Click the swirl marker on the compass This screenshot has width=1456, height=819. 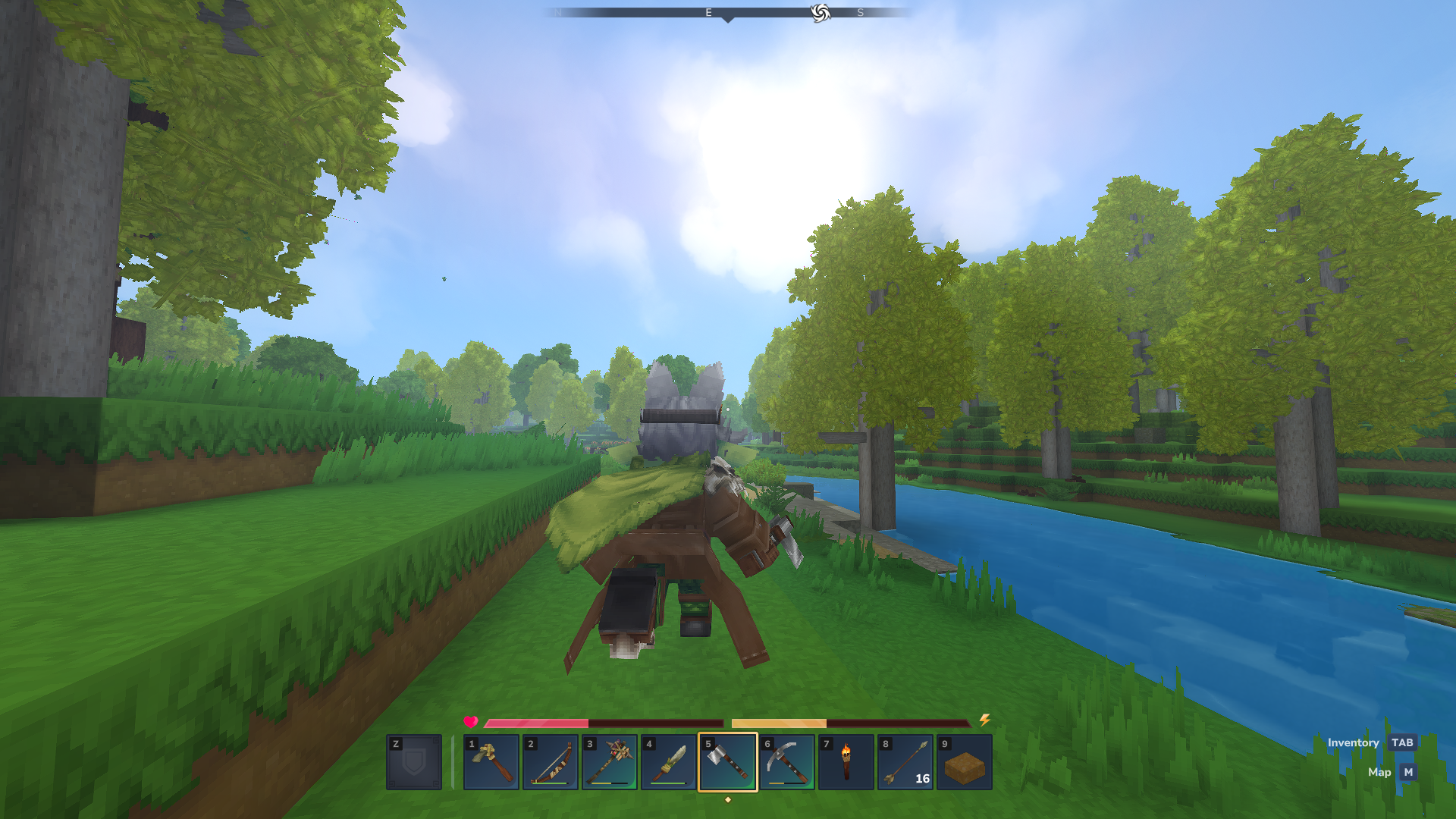click(818, 11)
